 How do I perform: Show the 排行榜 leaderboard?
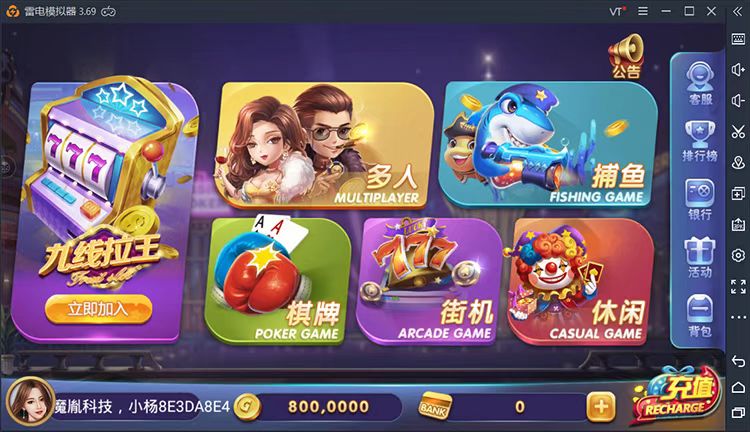(699, 140)
